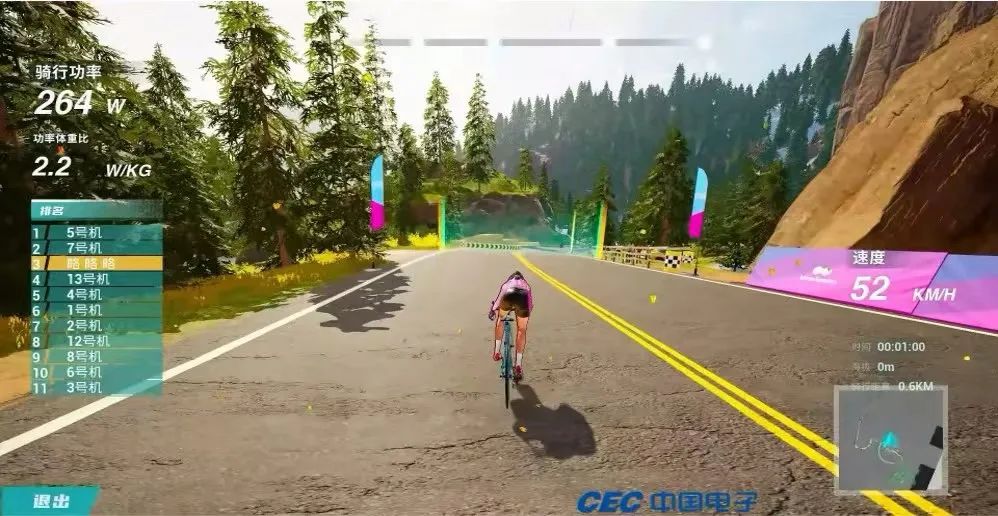Open the course minimap
This screenshot has height=516, width=998.
click(x=890, y=440)
